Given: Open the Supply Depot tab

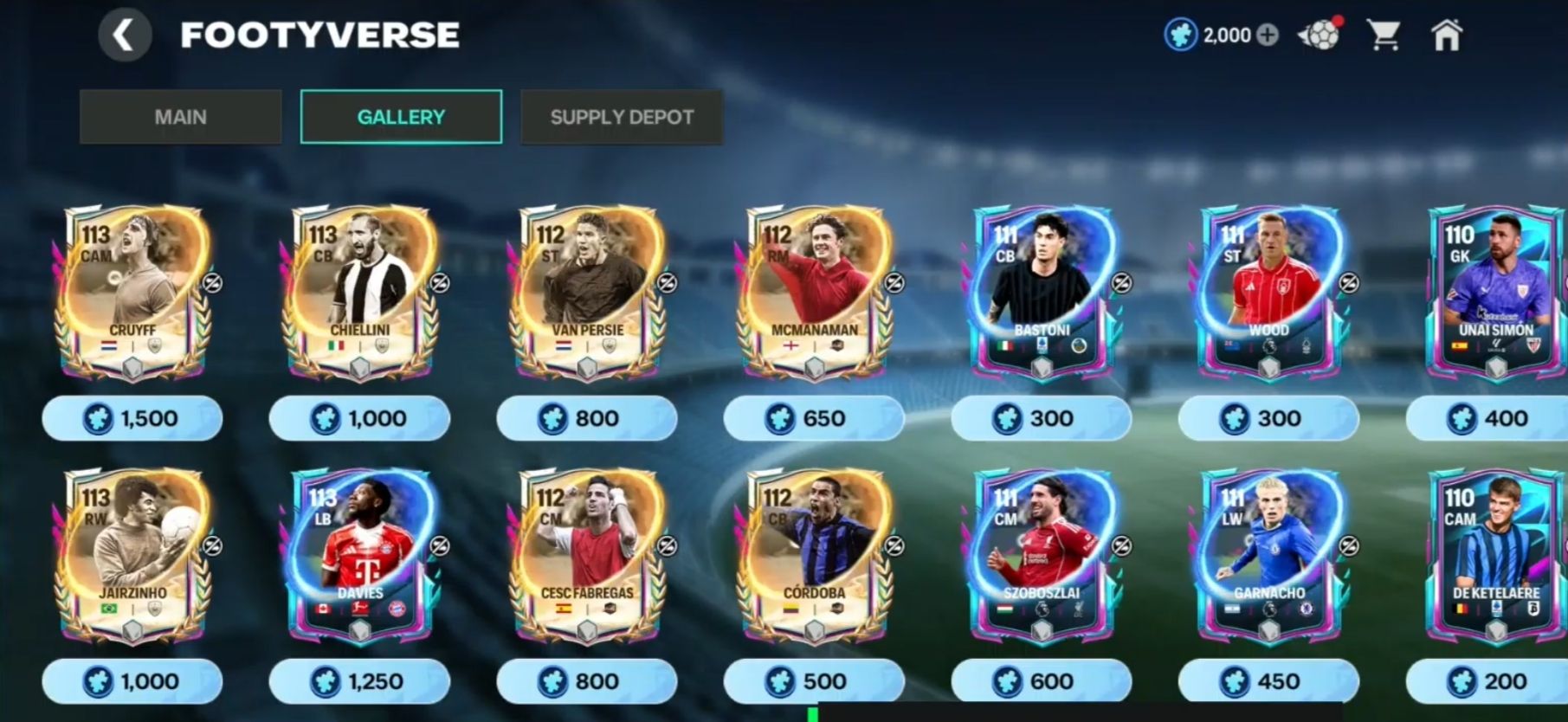Looking at the screenshot, I should pos(622,117).
